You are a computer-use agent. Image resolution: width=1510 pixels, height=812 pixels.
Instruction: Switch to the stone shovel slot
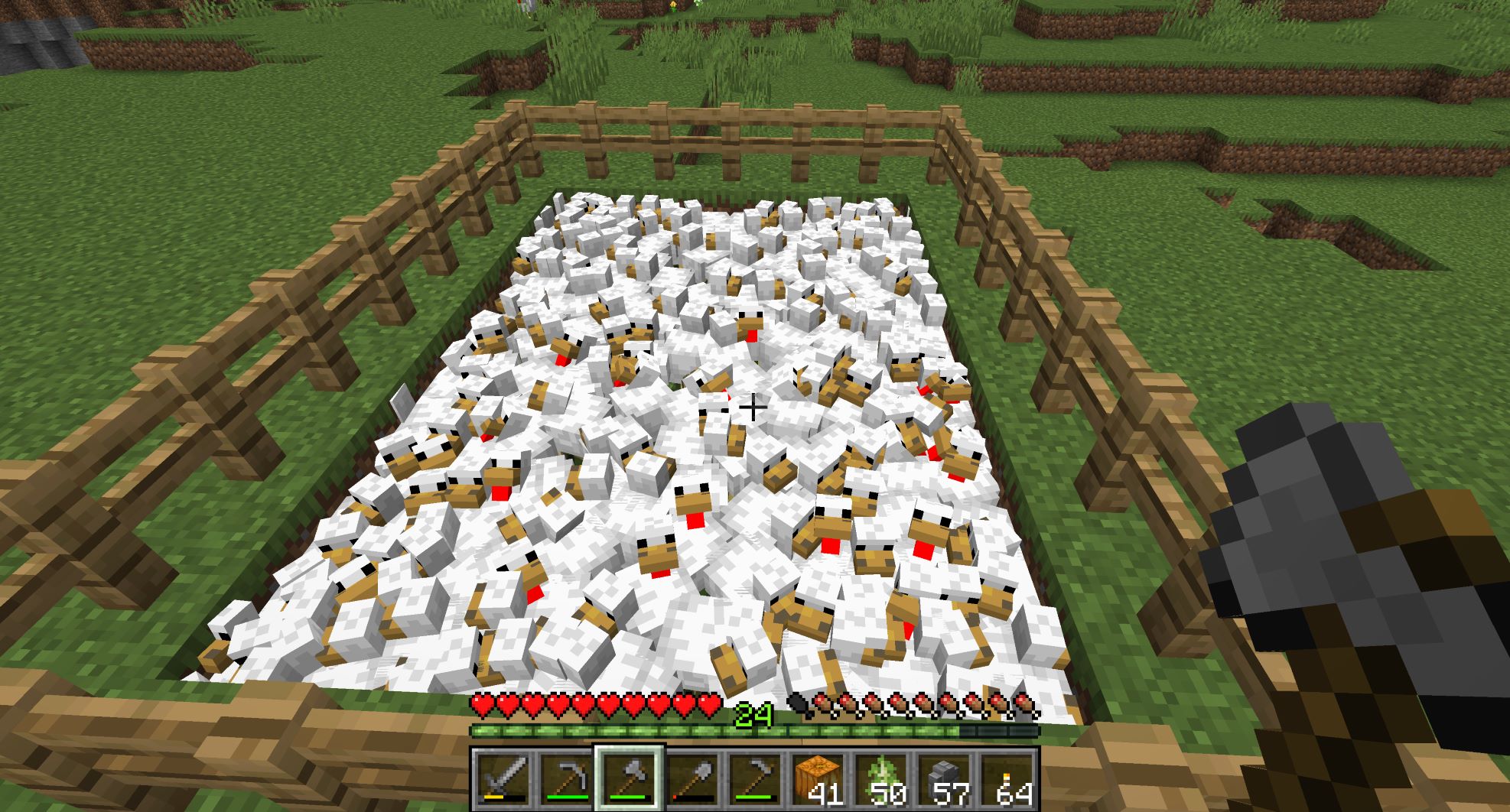692,778
